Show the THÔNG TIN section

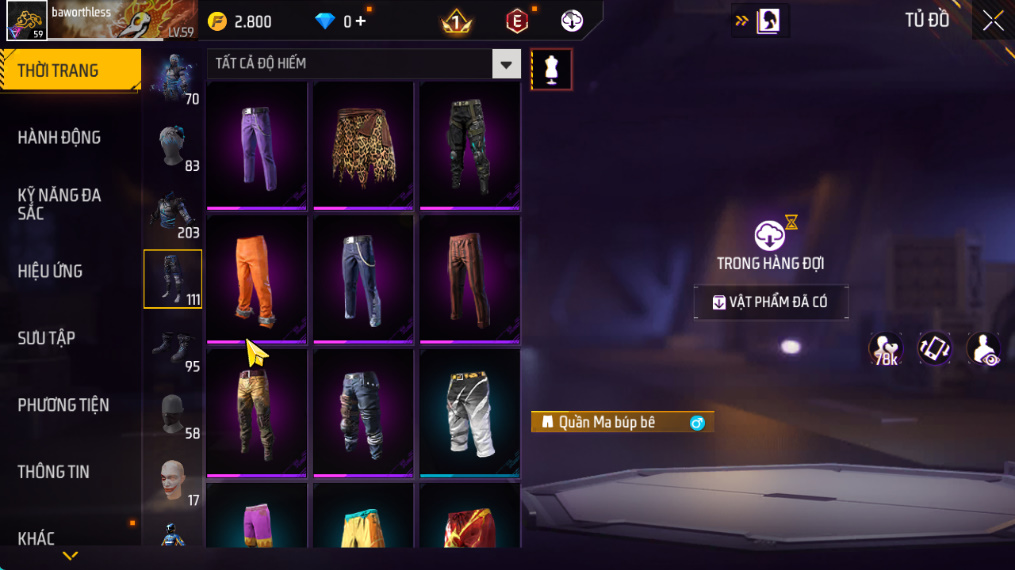[54, 472]
